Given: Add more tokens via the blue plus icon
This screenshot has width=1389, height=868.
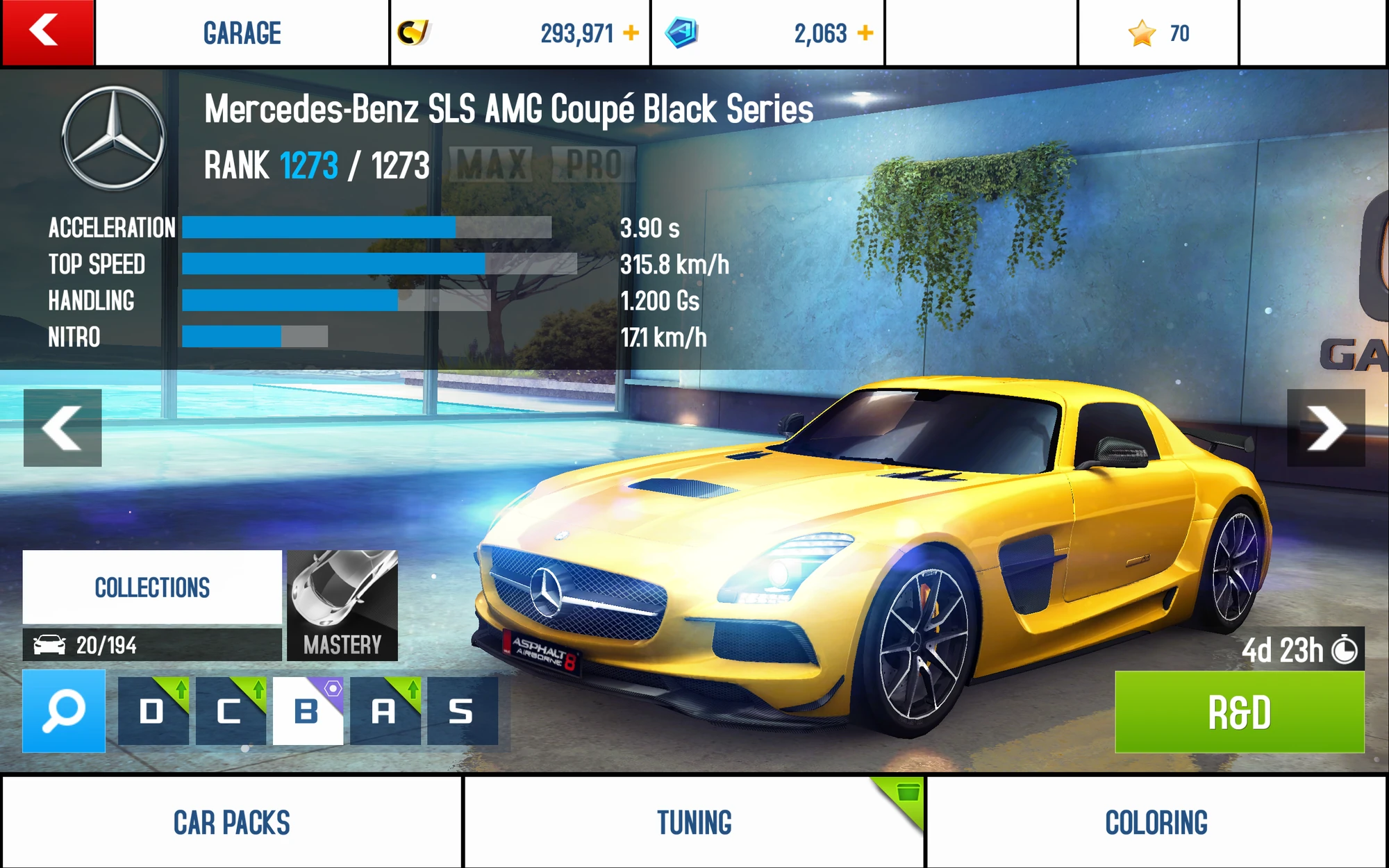Looking at the screenshot, I should click(865, 32).
